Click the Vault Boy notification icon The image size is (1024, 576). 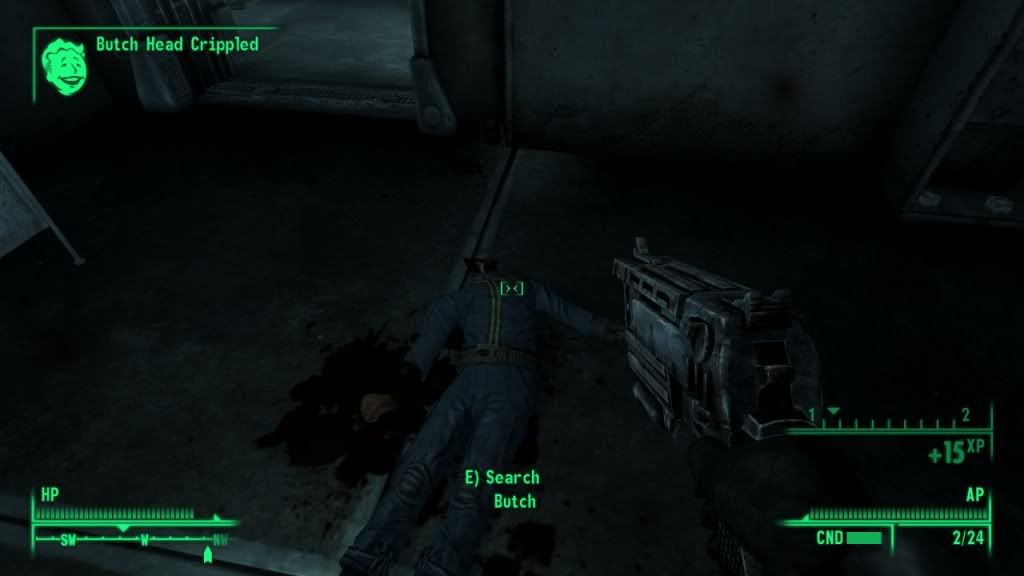click(x=61, y=63)
